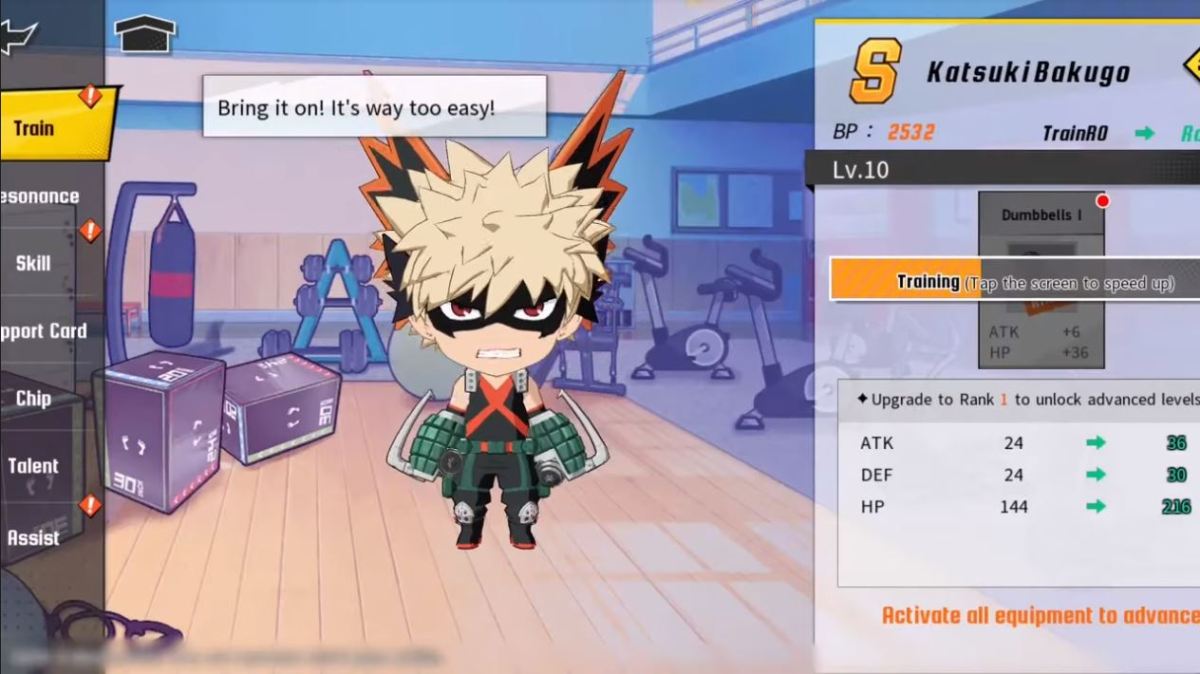Viewport: 1200px width, 674px height.
Task: Speed up the Training progress bar
Action: click(1014, 282)
